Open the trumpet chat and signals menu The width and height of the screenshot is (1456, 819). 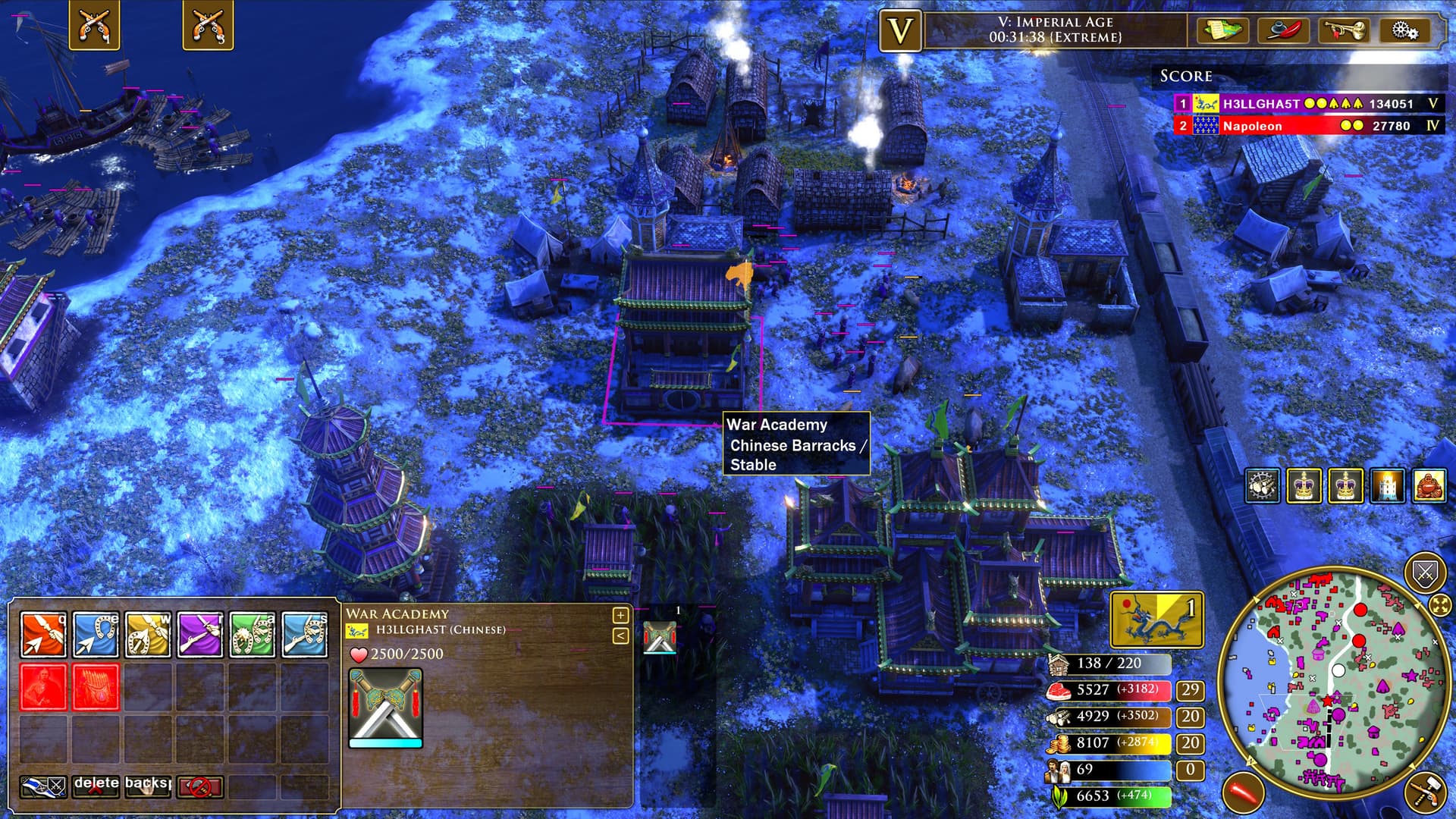[1344, 30]
